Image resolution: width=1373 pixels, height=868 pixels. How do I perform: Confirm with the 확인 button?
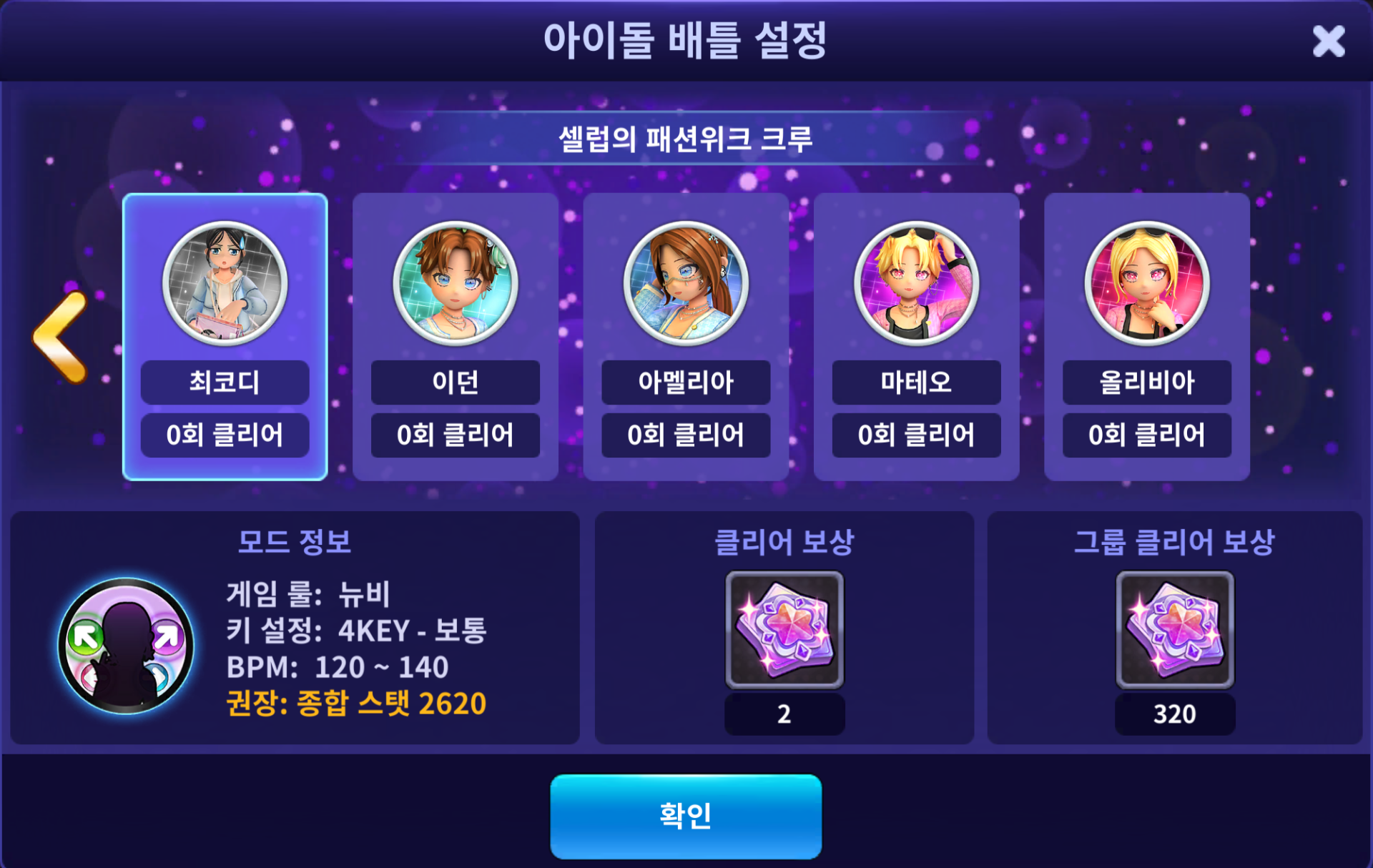click(x=685, y=816)
